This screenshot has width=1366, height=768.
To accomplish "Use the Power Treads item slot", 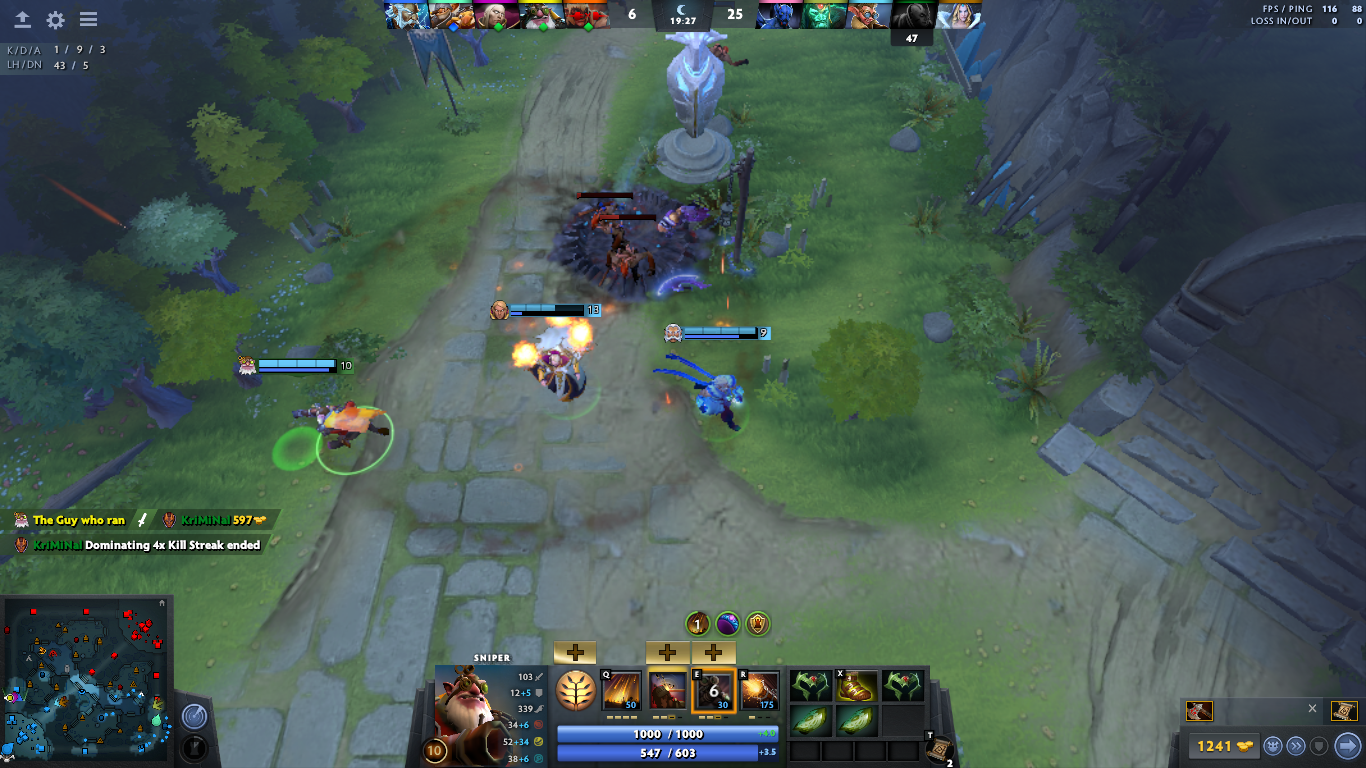I will (857, 686).
